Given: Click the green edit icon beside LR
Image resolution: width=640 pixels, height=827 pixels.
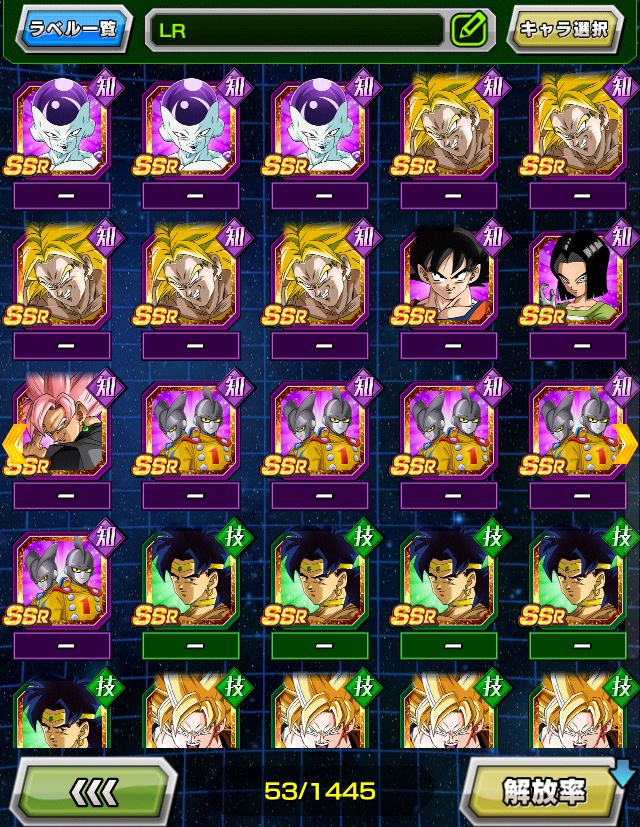Looking at the screenshot, I should coord(467,30).
